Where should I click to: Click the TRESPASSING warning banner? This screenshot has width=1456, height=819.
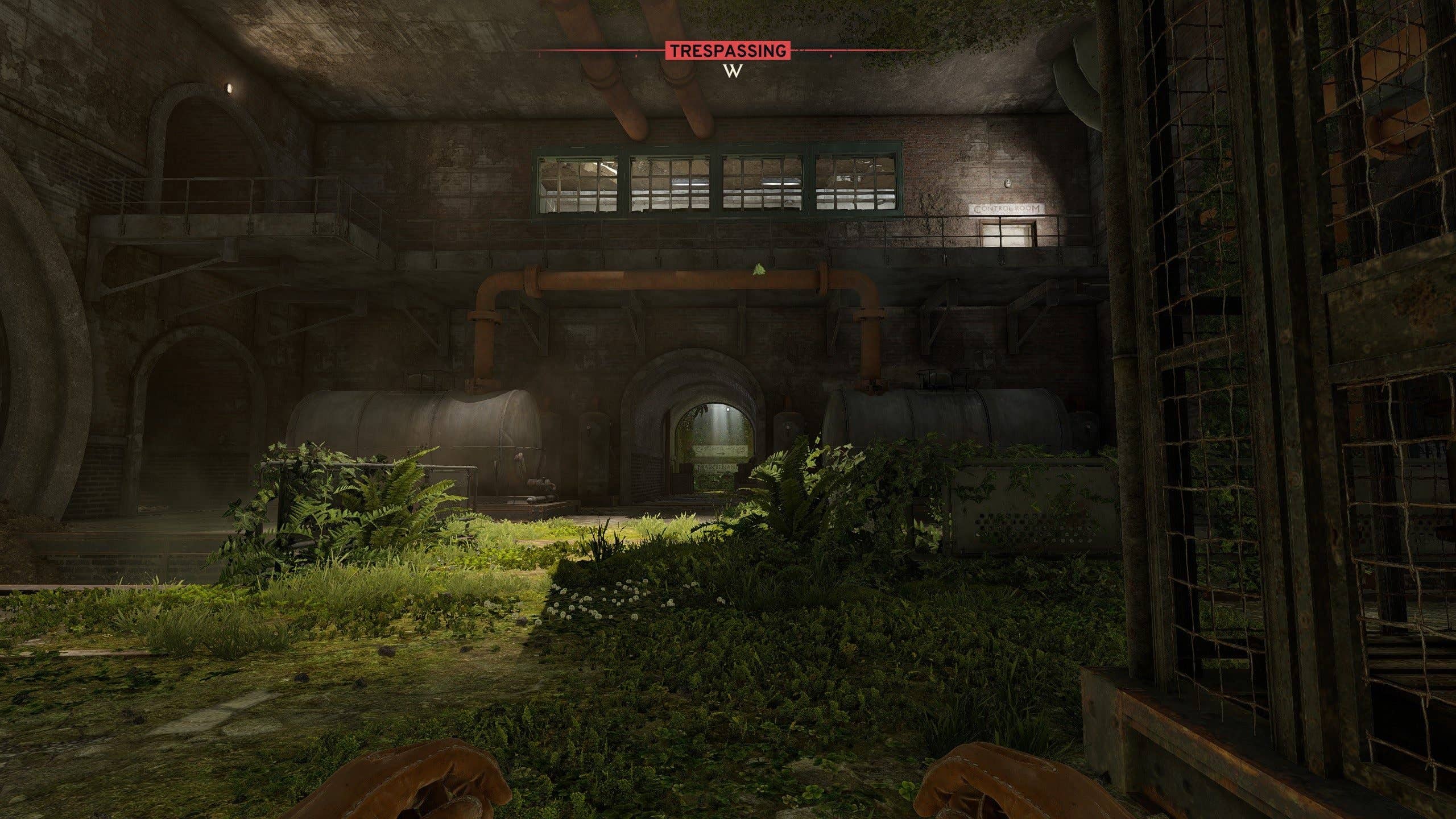tap(728, 50)
